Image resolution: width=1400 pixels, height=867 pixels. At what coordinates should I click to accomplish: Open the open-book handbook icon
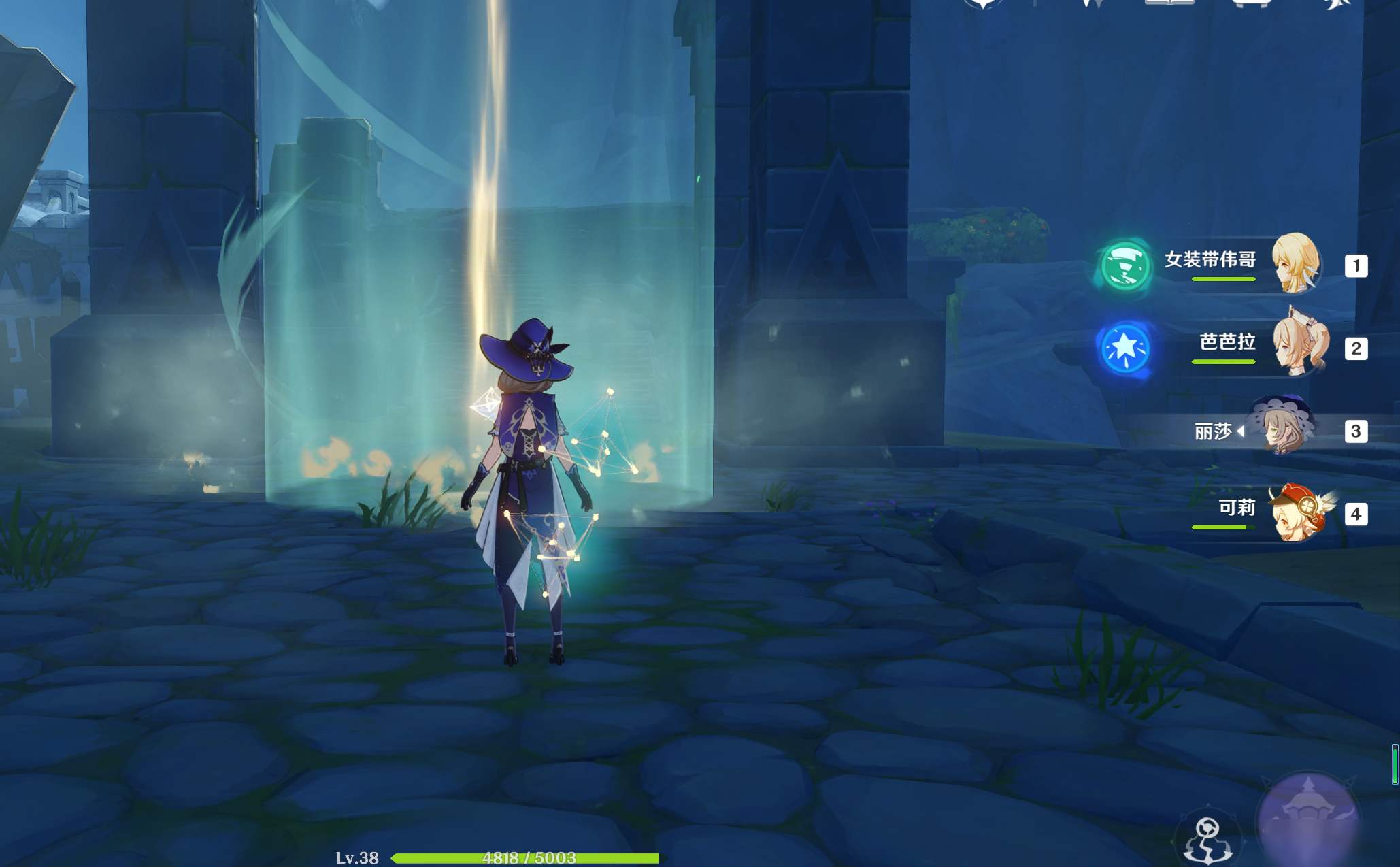point(1169,3)
